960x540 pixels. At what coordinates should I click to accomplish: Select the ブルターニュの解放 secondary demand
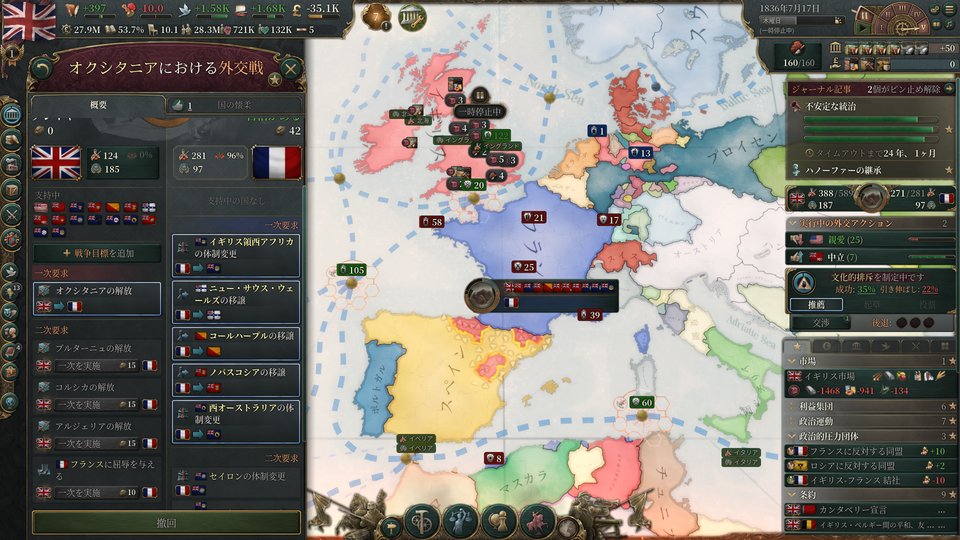click(97, 356)
